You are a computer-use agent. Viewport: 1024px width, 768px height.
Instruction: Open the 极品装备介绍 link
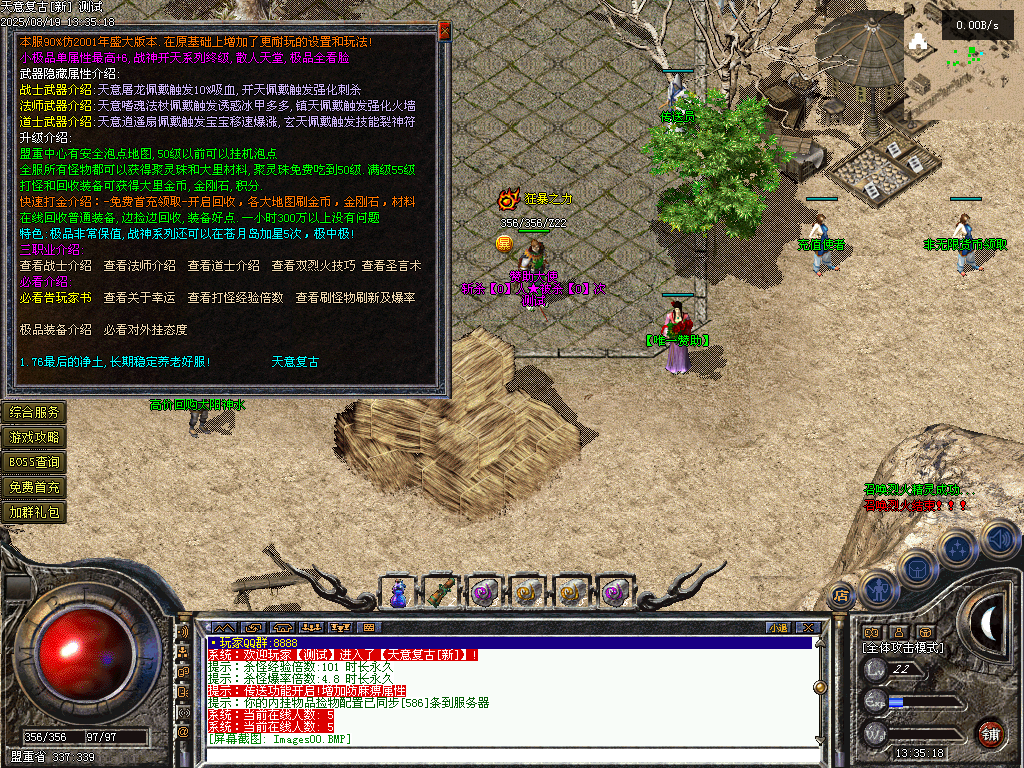coord(56,330)
